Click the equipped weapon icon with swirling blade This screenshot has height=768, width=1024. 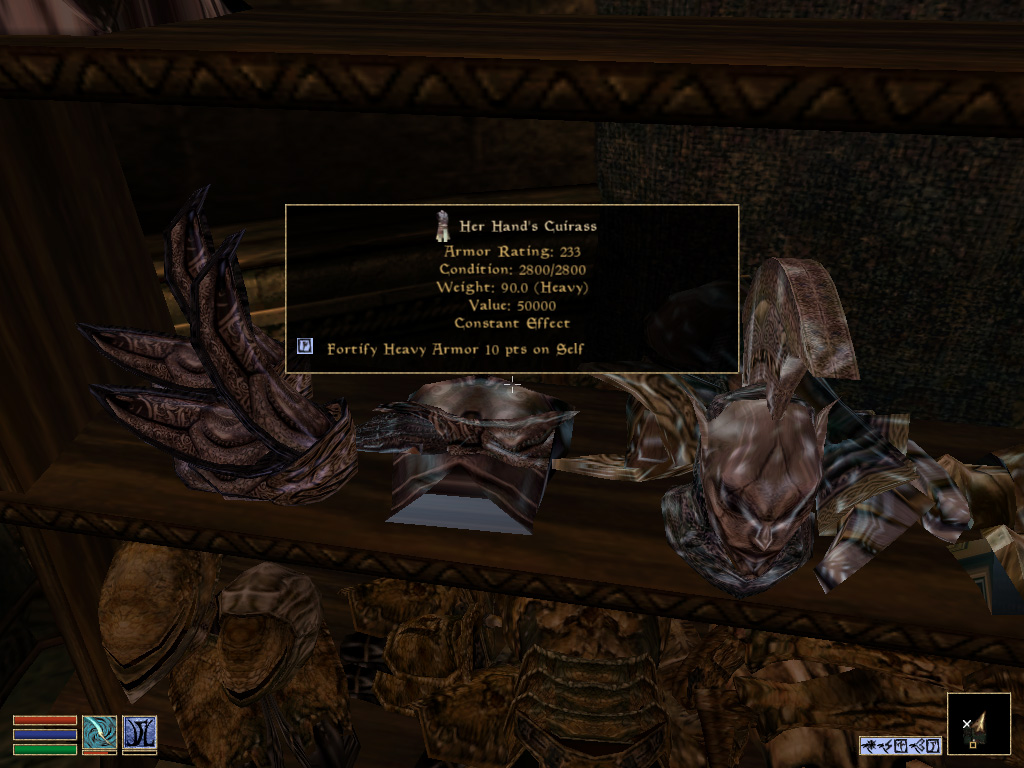pyautogui.click(x=99, y=733)
